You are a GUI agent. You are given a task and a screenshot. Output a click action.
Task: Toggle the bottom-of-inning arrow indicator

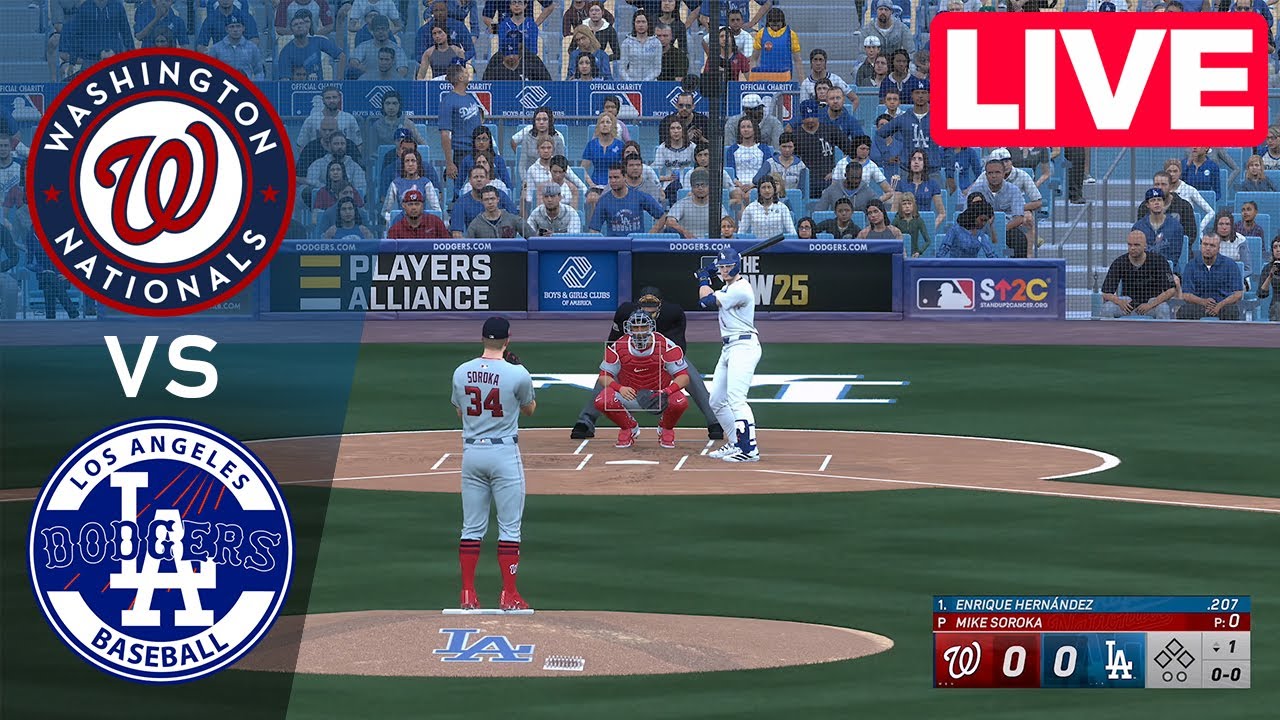(x=1215, y=647)
